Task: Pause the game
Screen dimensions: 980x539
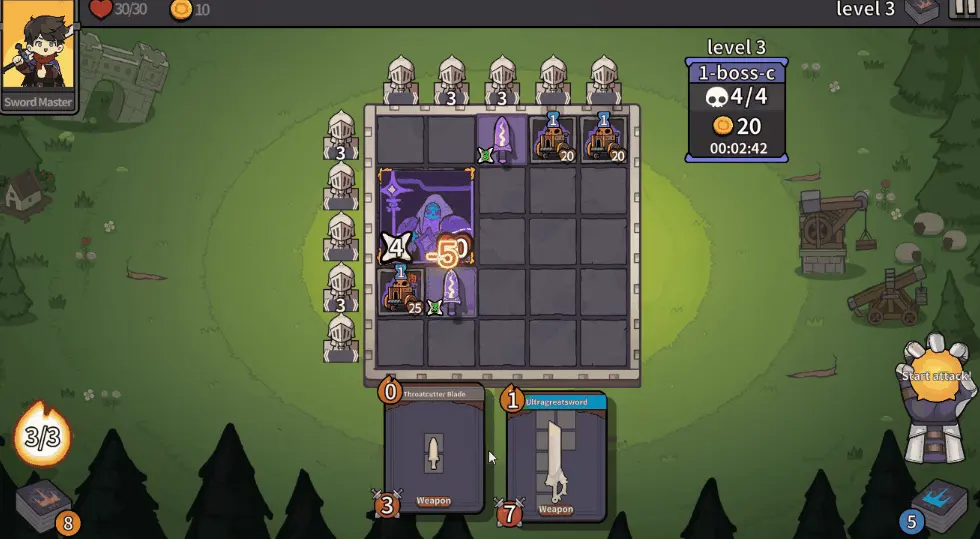Action: [x=964, y=10]
